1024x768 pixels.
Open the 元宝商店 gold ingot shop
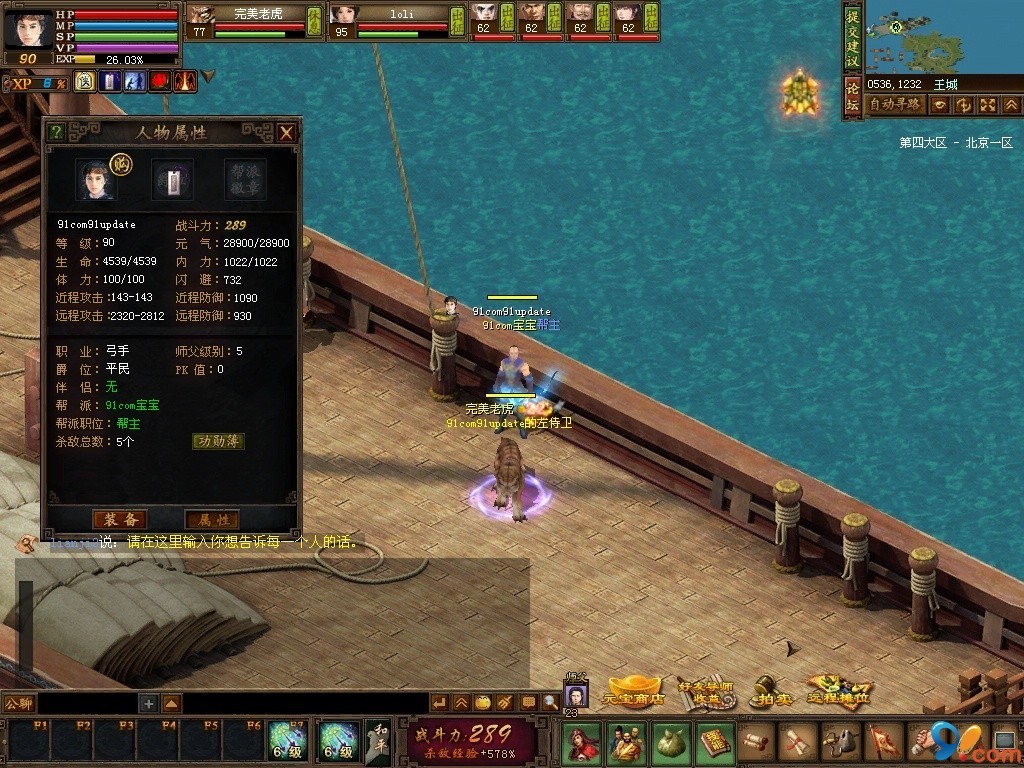[634, 692]
